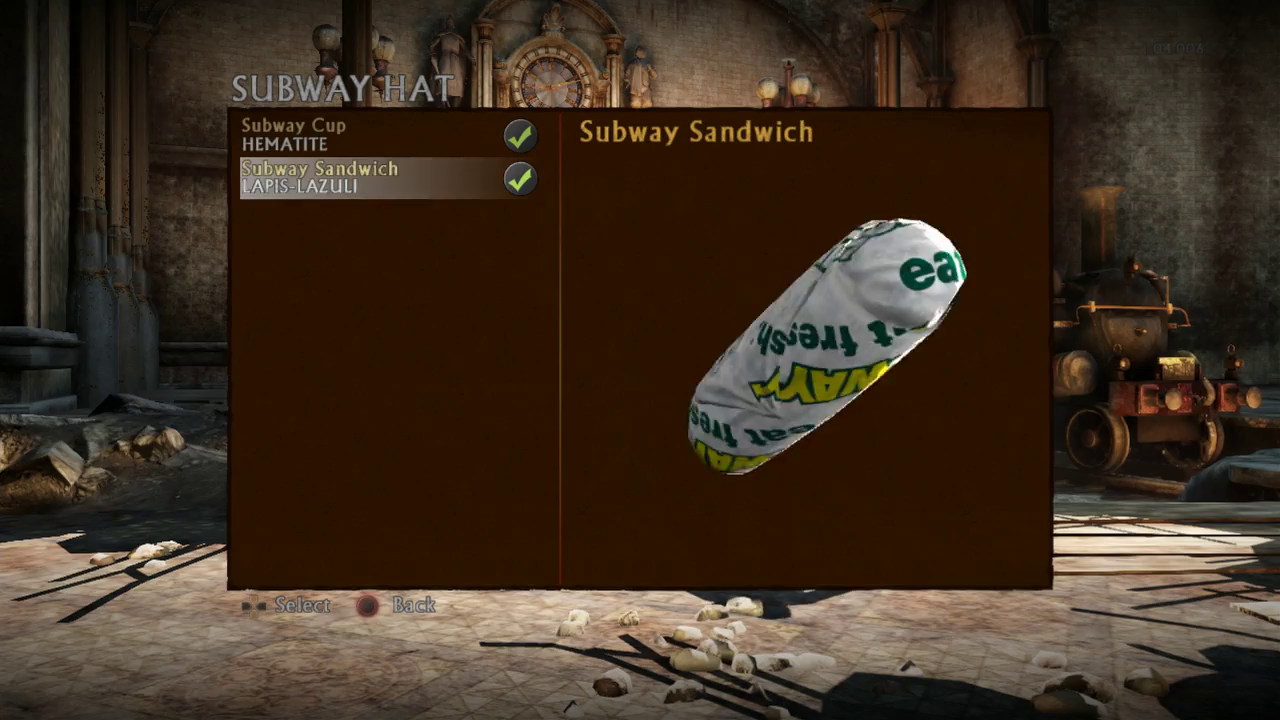Screen dimensions: 1280x720
Task: Toggle the Subway Sandwich checkmark
Action: [x=519, y=179]
